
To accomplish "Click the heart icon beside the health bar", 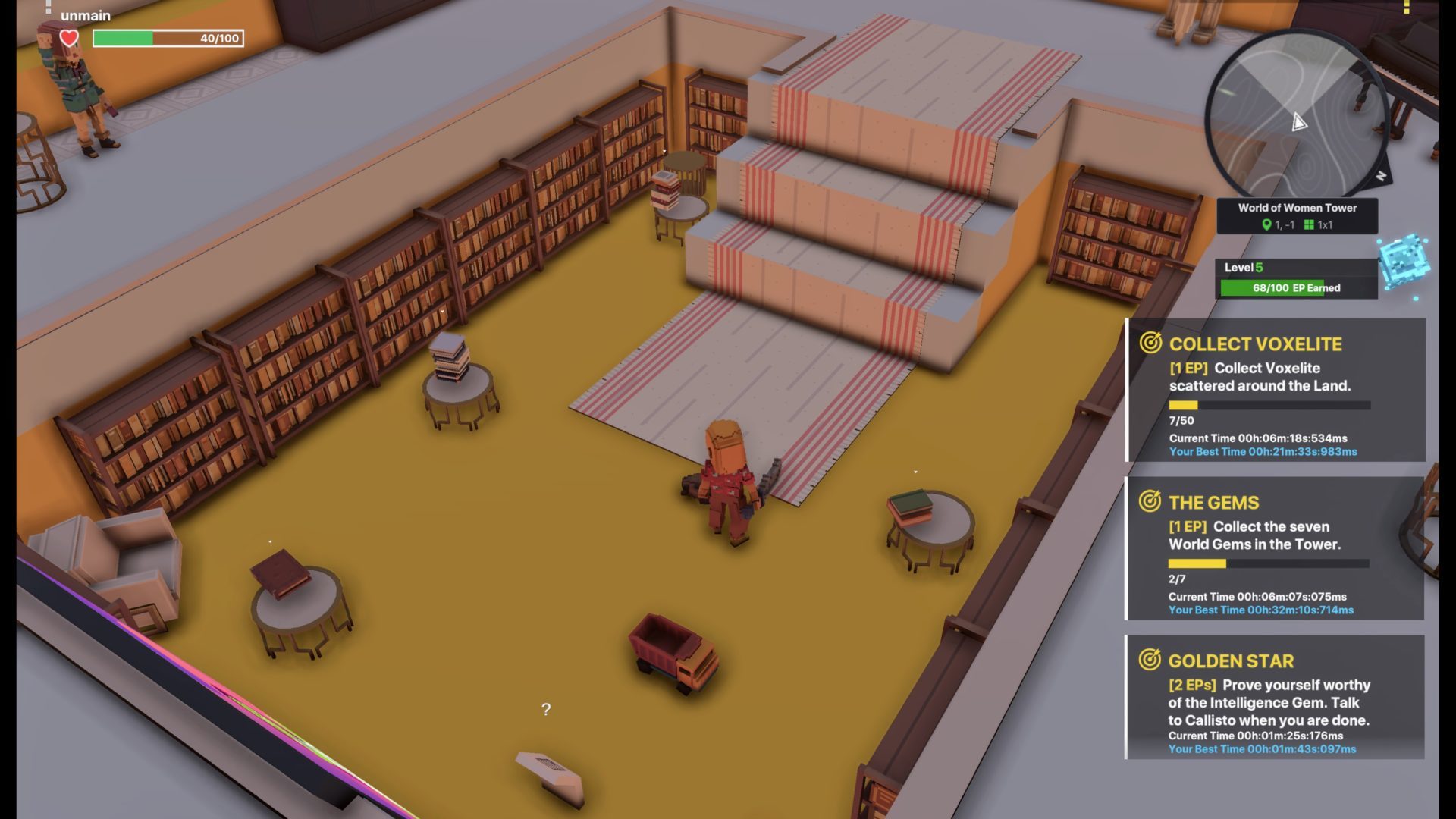I will pos(69,38).
